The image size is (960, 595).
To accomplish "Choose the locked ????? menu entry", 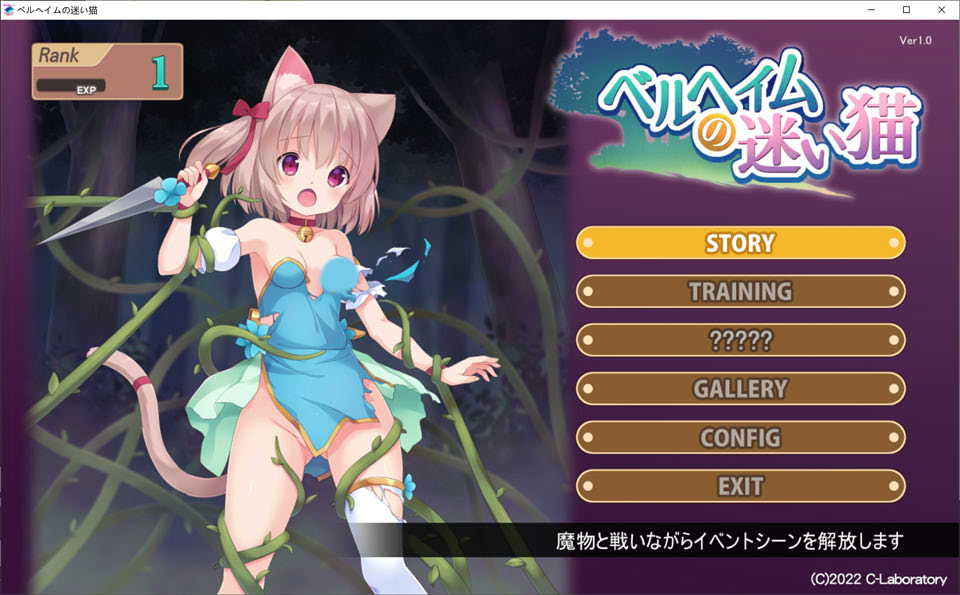I will [740, 340].
